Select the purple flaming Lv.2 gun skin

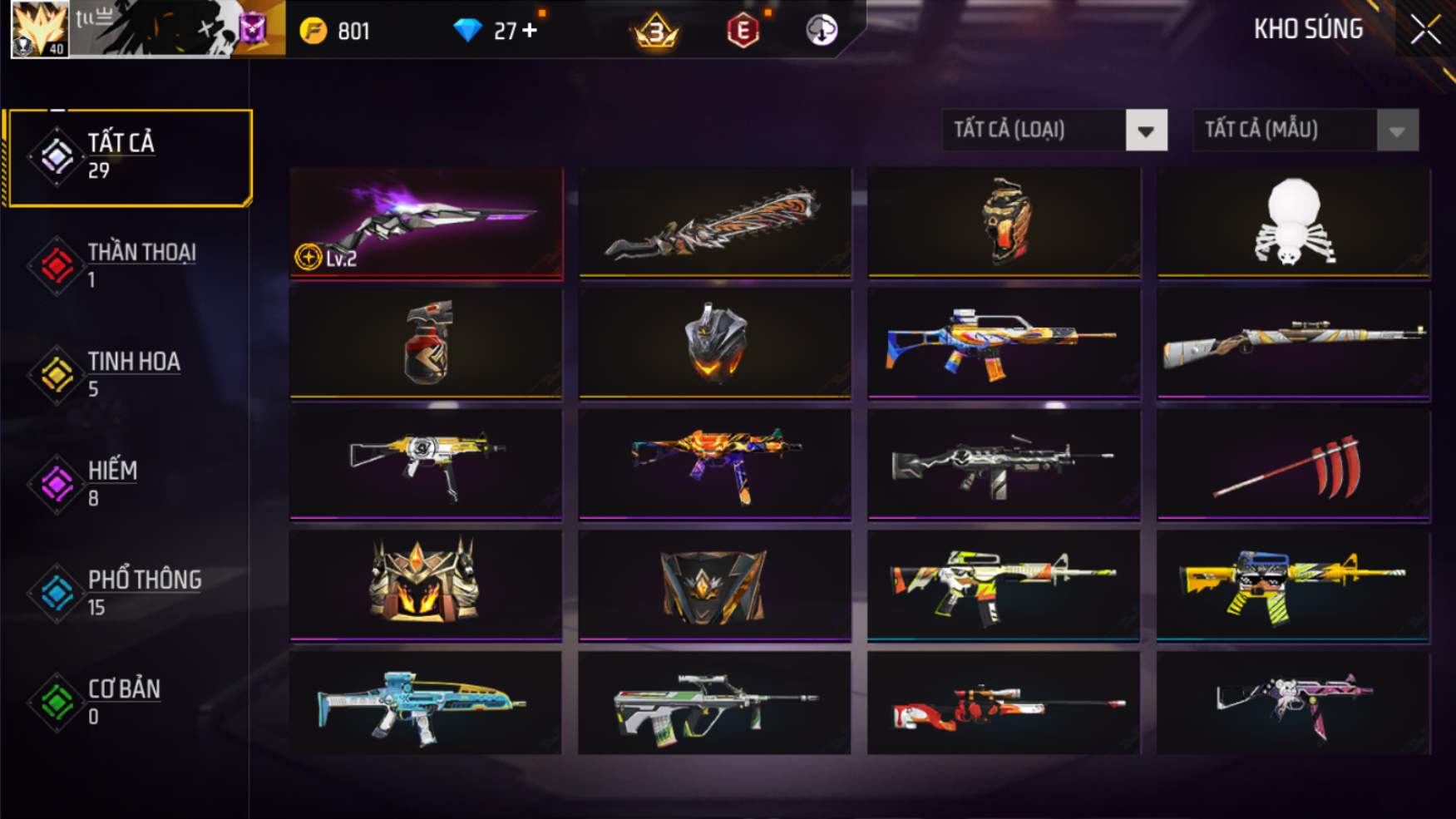click(426, 221)
